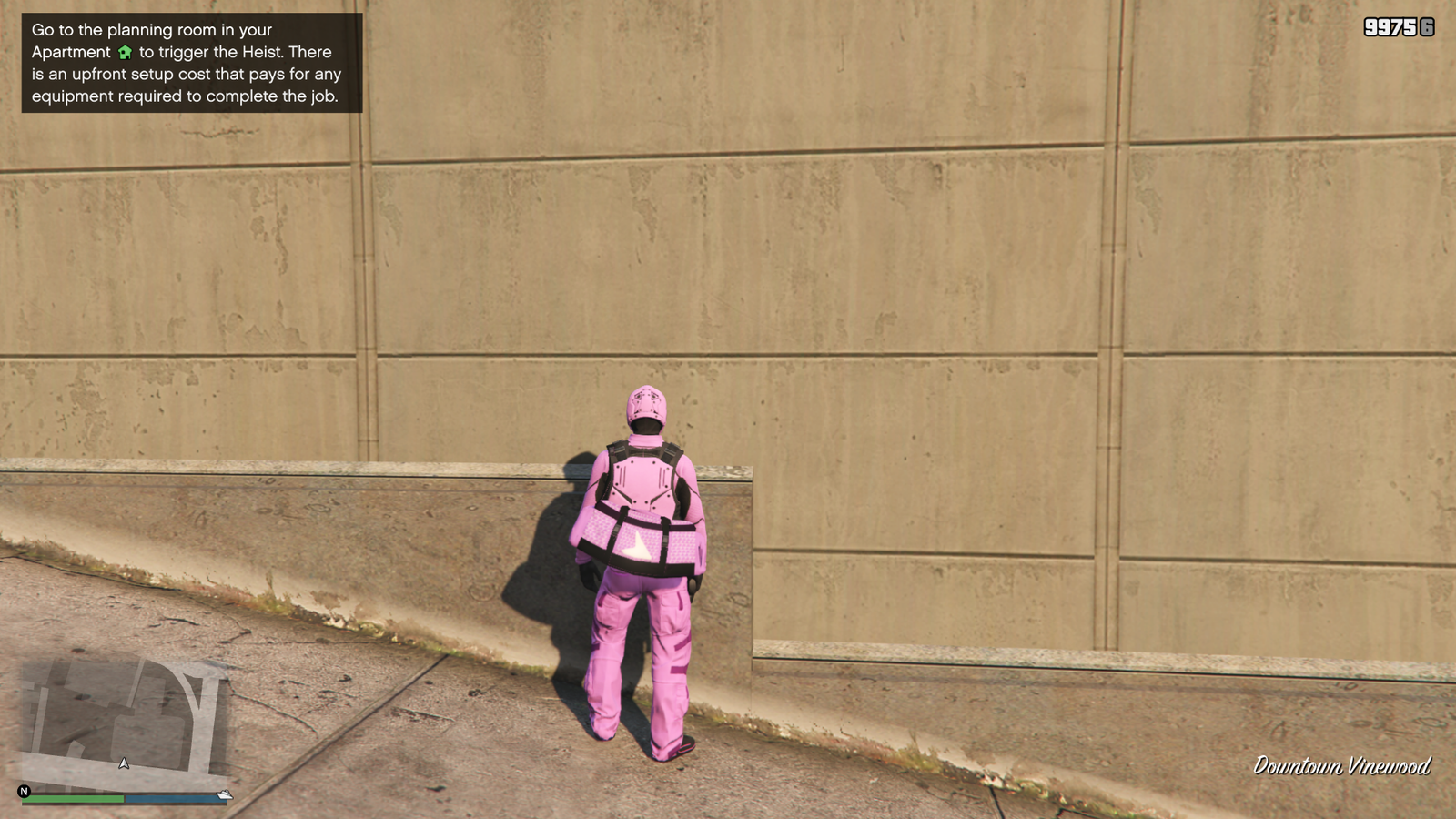This screenshot has height=819, width=1456.
Task: Click the north compass marker on minimap
Action: [x=25, y=792]
